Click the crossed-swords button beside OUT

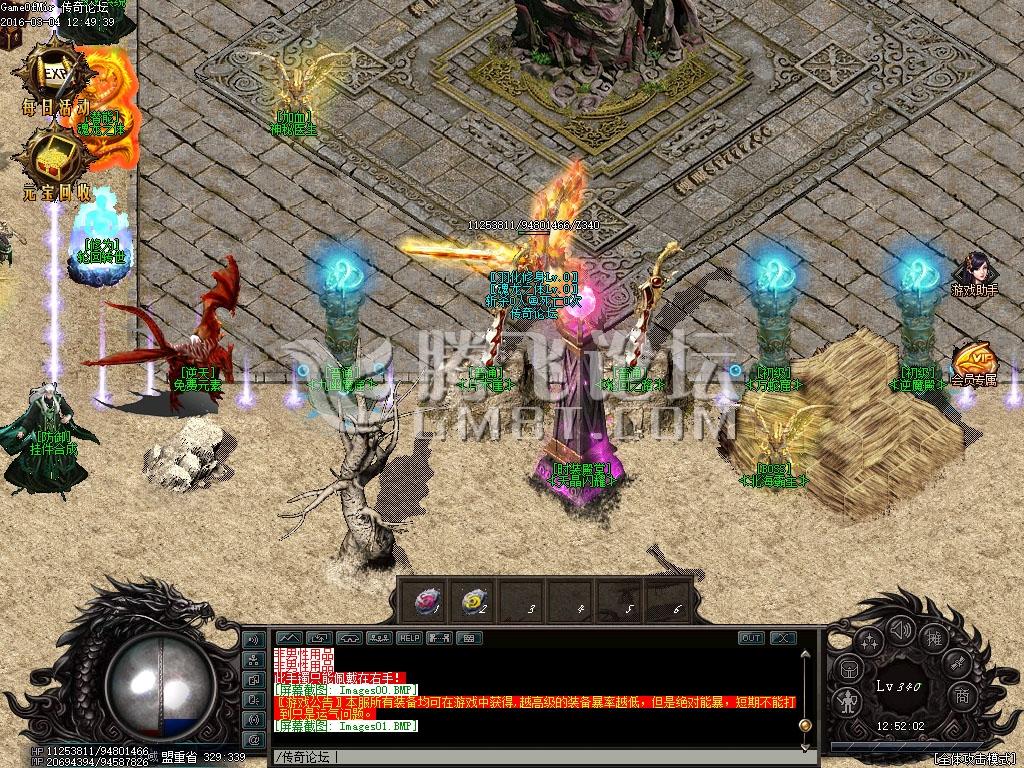pos(782,638)
